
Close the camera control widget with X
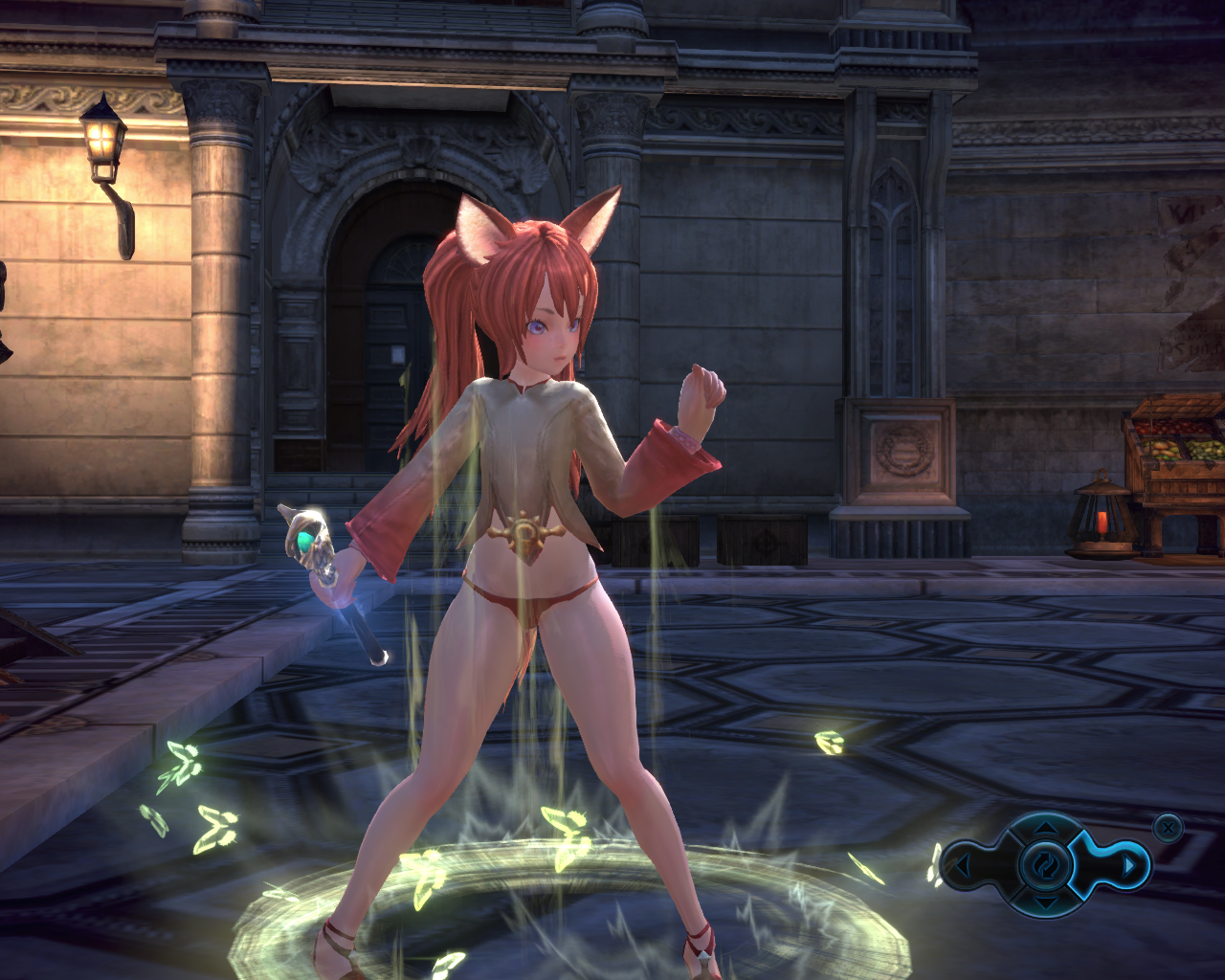pos(1168,826)
